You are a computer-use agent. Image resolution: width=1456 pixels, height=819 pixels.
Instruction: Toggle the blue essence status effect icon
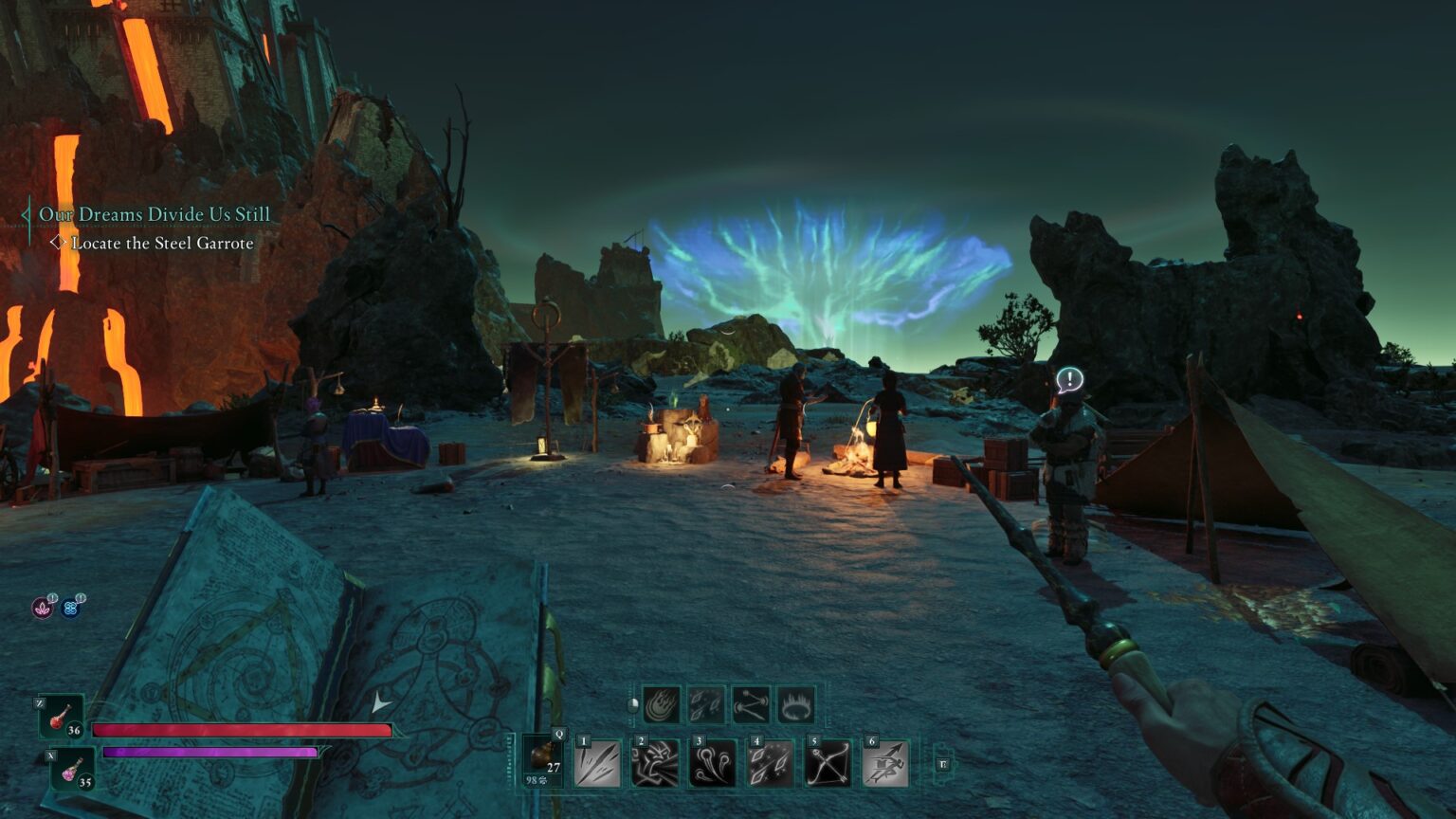[72, 608]
